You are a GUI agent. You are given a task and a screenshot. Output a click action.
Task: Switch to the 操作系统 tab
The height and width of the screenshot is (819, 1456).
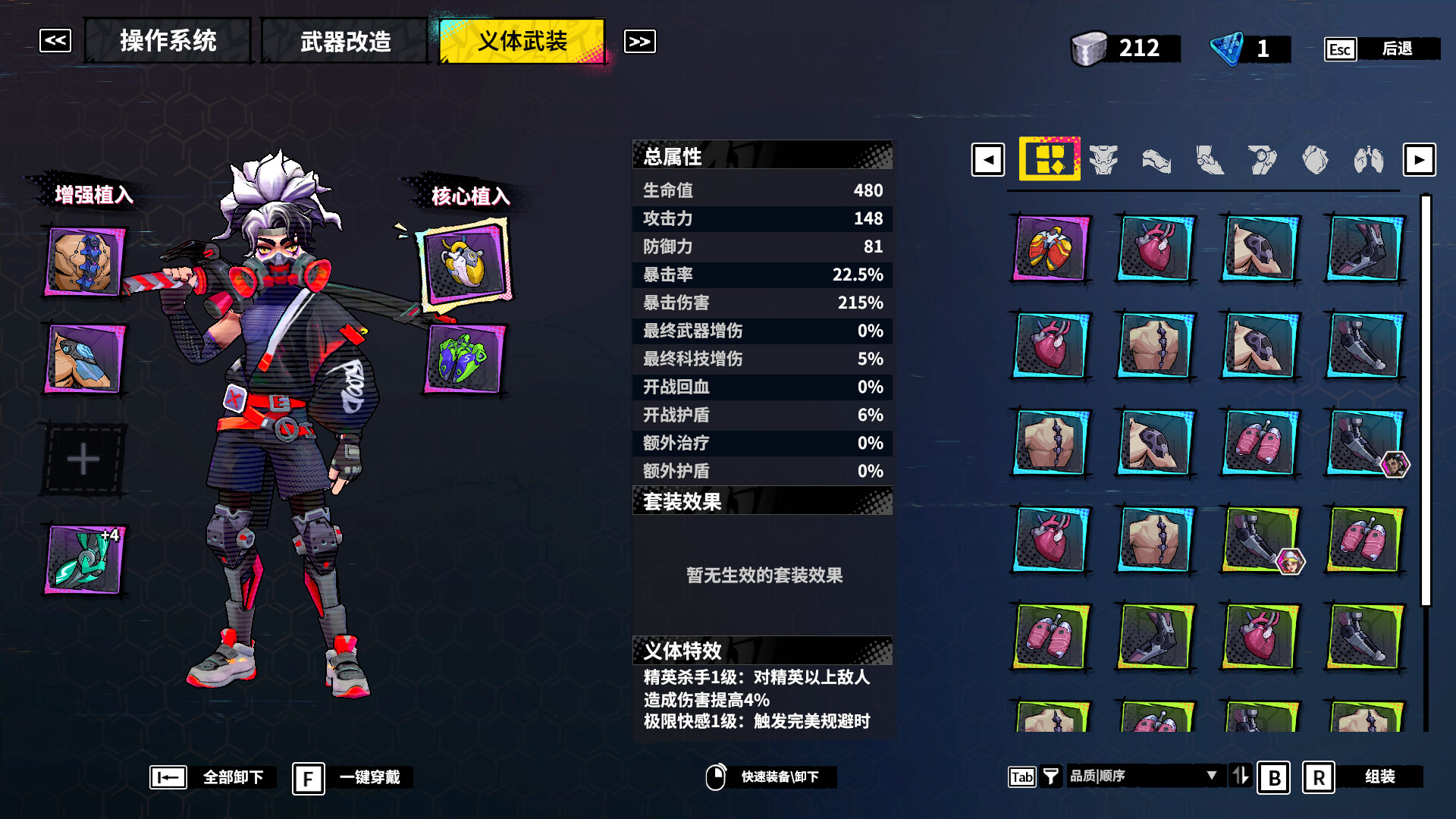(168, 42)
